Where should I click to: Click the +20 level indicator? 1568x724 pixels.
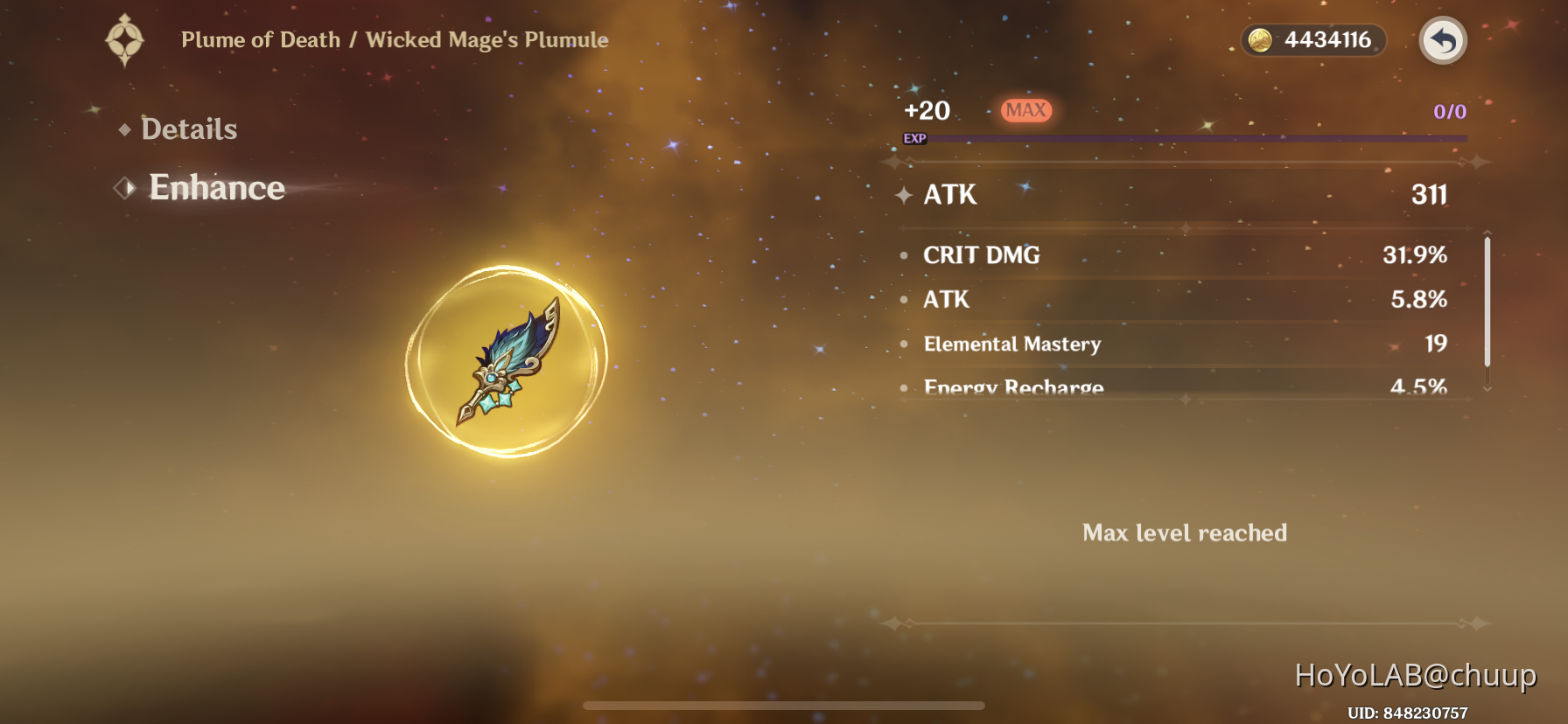pos(927,111)
